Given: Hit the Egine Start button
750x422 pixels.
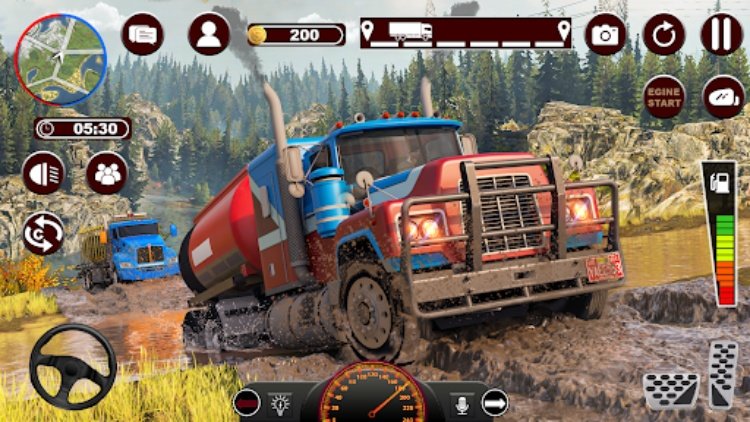Looking at the screenshot, I should [x=663, y=97].
